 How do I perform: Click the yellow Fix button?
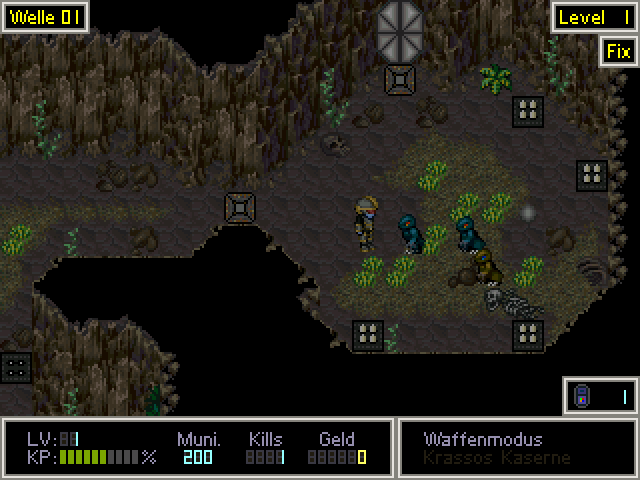[x=618, y=52]
